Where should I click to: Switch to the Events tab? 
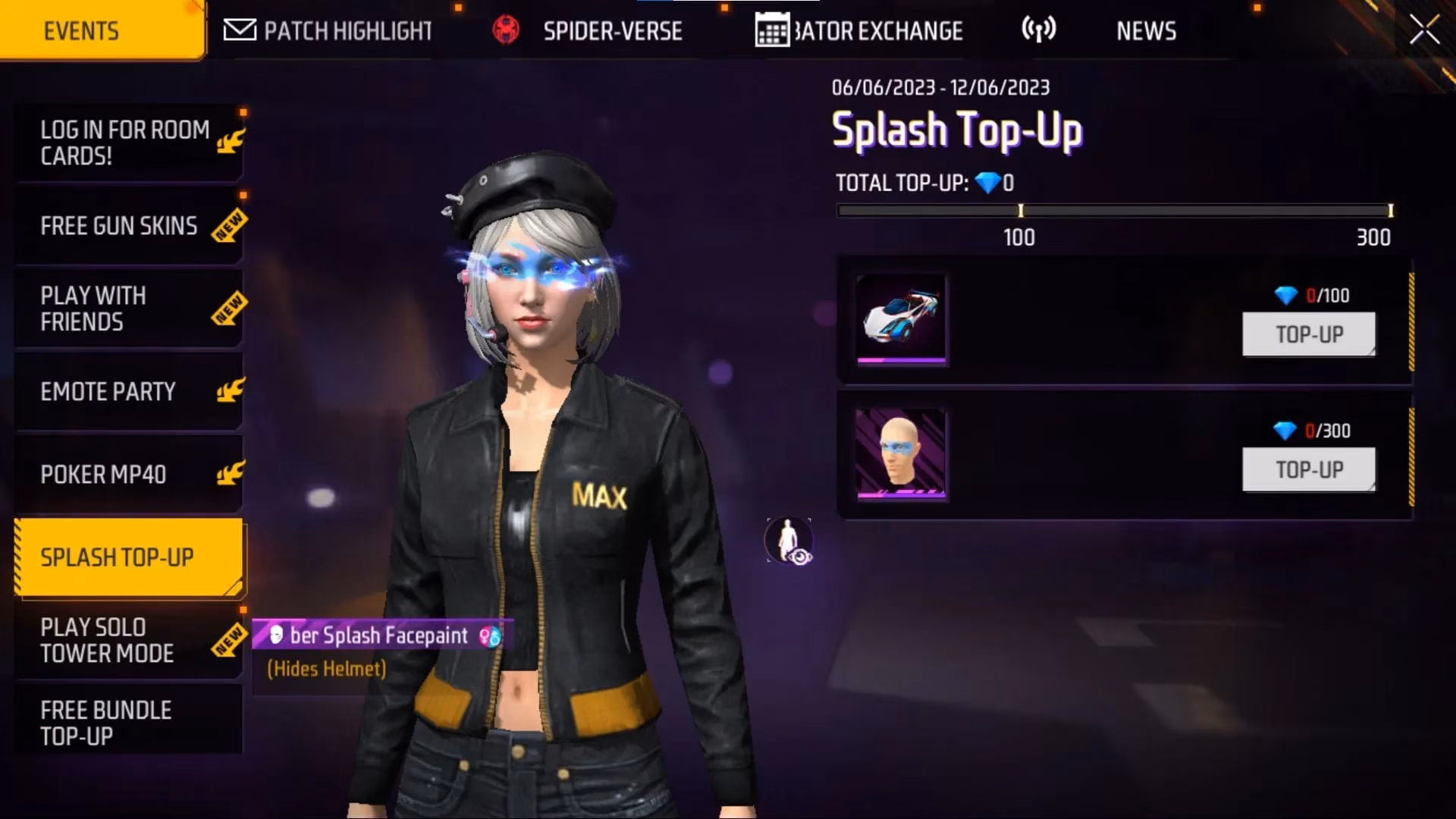82,30
